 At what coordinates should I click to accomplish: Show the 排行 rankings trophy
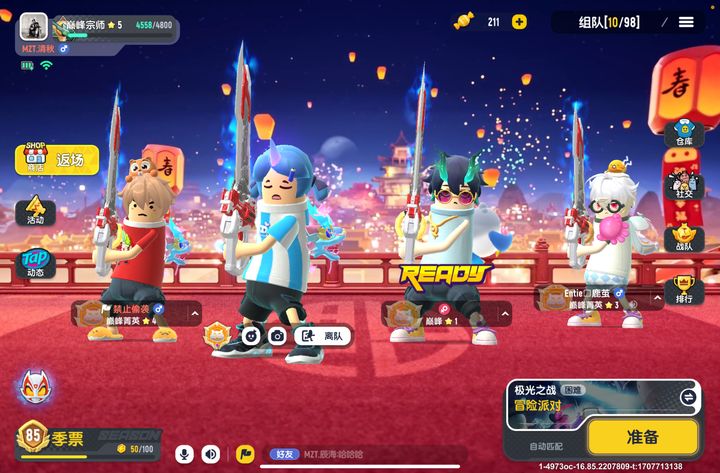[684, 291]
